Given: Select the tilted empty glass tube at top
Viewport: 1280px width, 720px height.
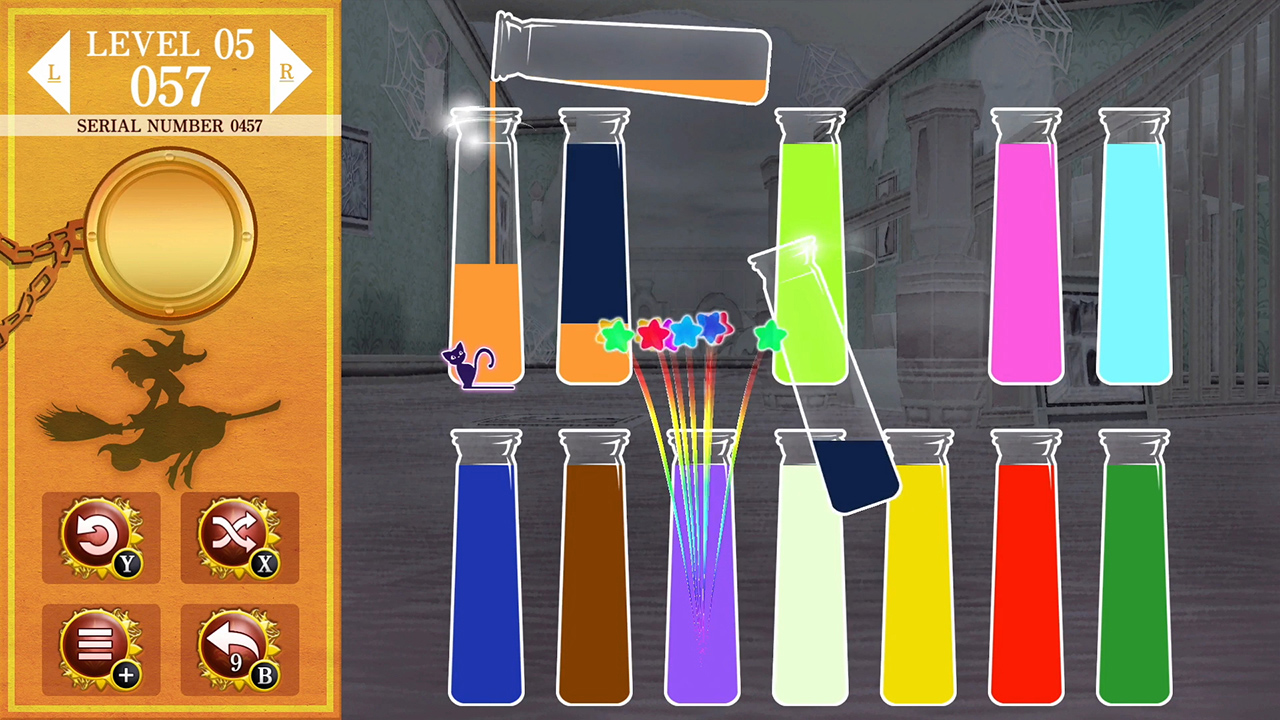Looking at the screenshot, I should 630,55.
